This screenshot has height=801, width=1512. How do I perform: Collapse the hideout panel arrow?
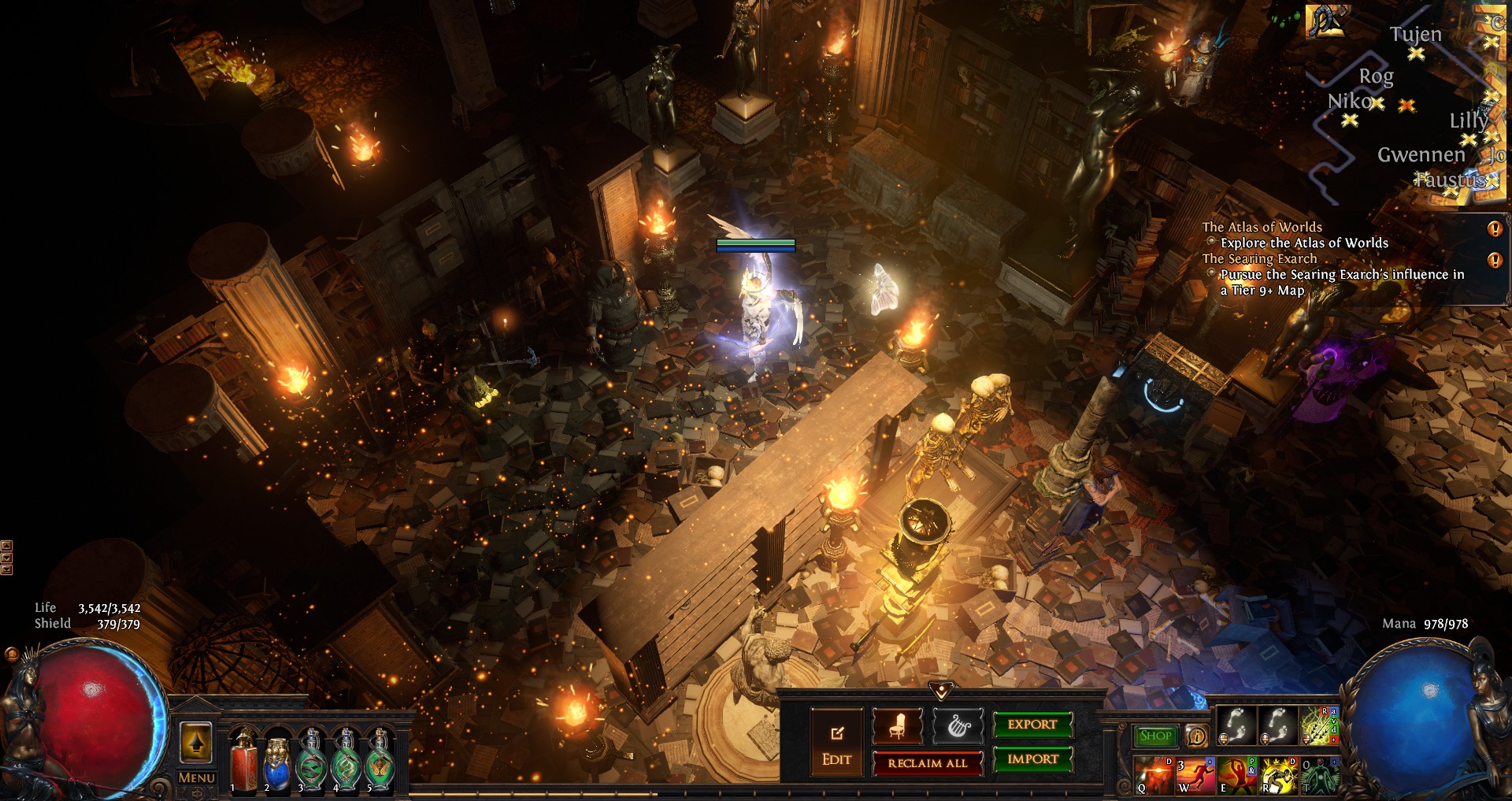(x=941, y=691)
